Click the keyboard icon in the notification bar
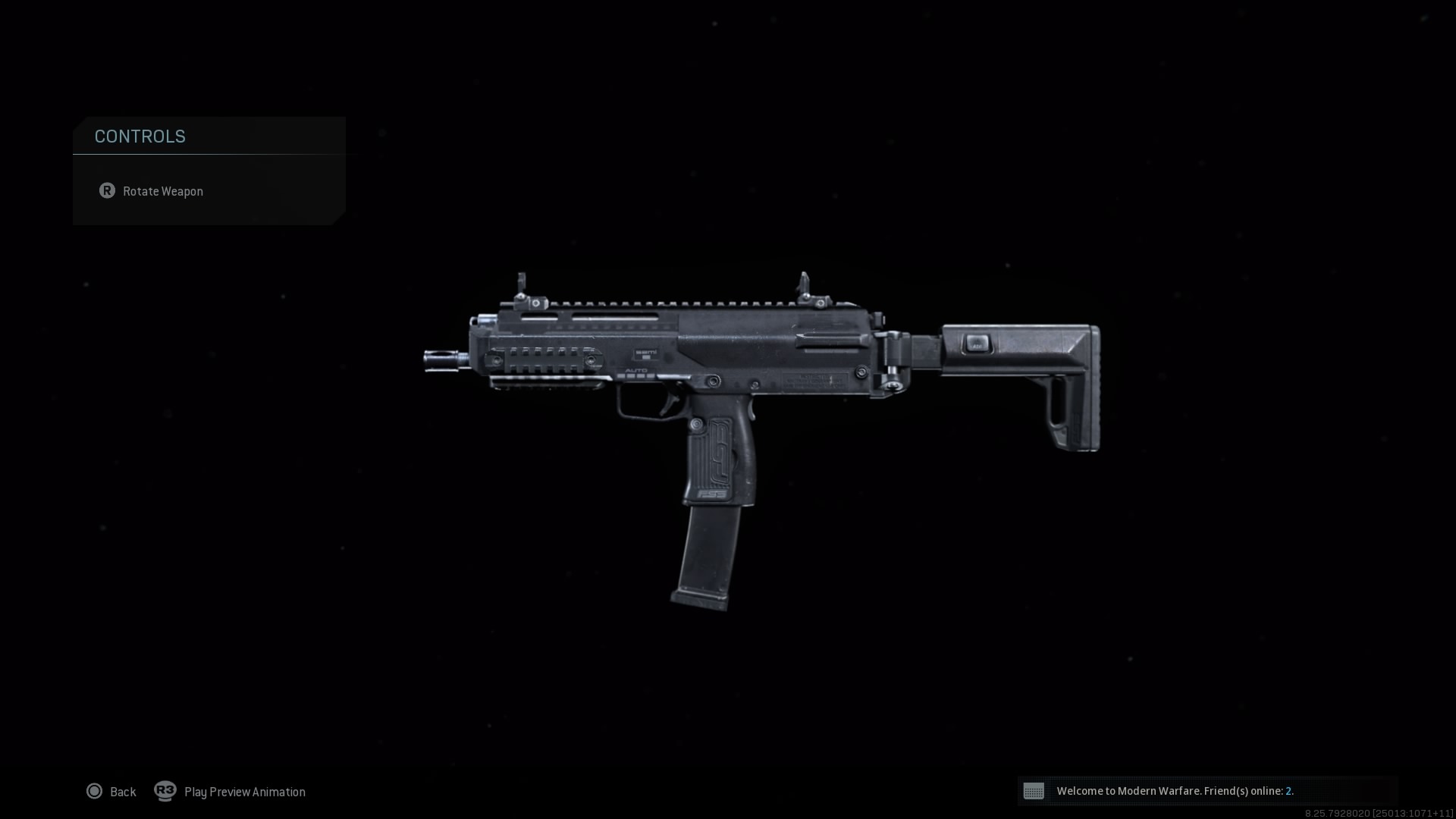Image resolution: width=1456 pixels, height=819 pixels. 1035,791
